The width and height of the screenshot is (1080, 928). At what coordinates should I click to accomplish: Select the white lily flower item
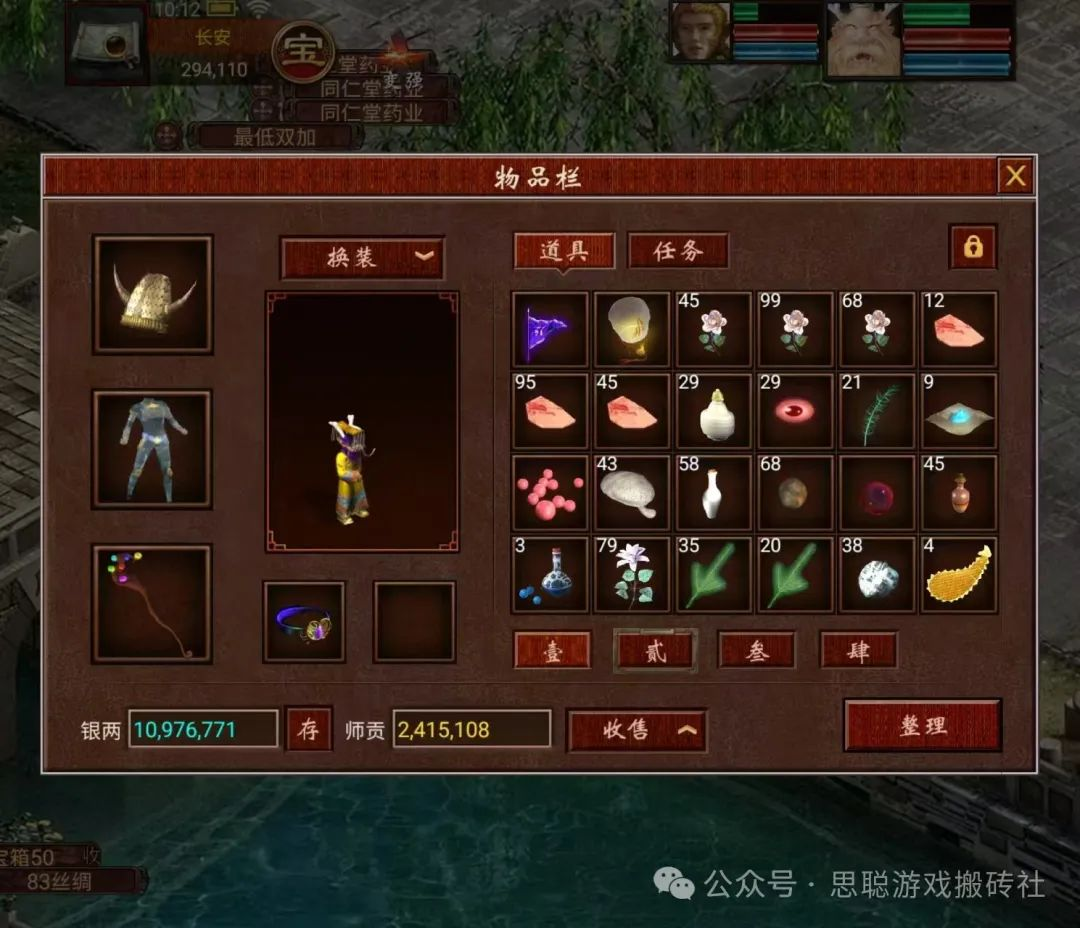(632, 576)
